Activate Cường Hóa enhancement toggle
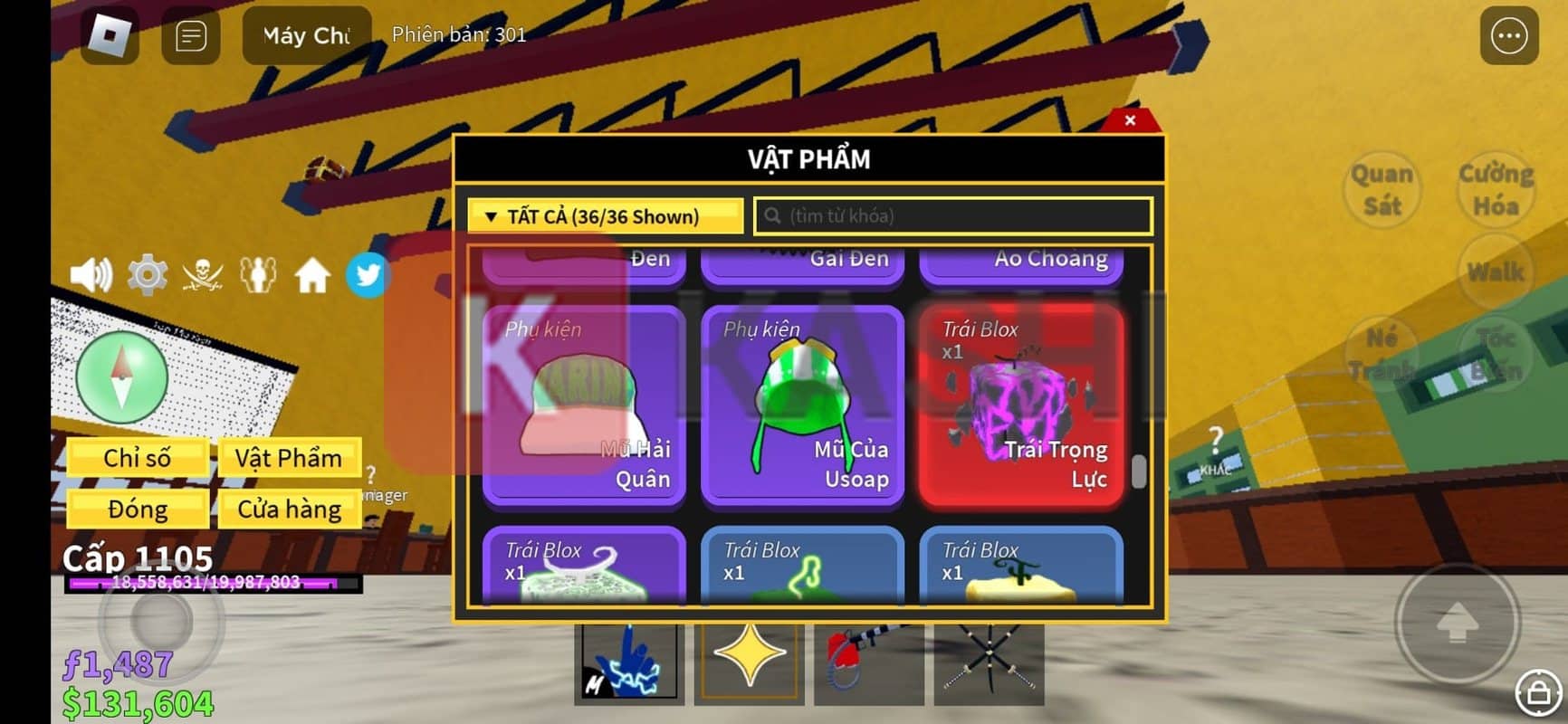1568x724 pixels. [1496, 190]
